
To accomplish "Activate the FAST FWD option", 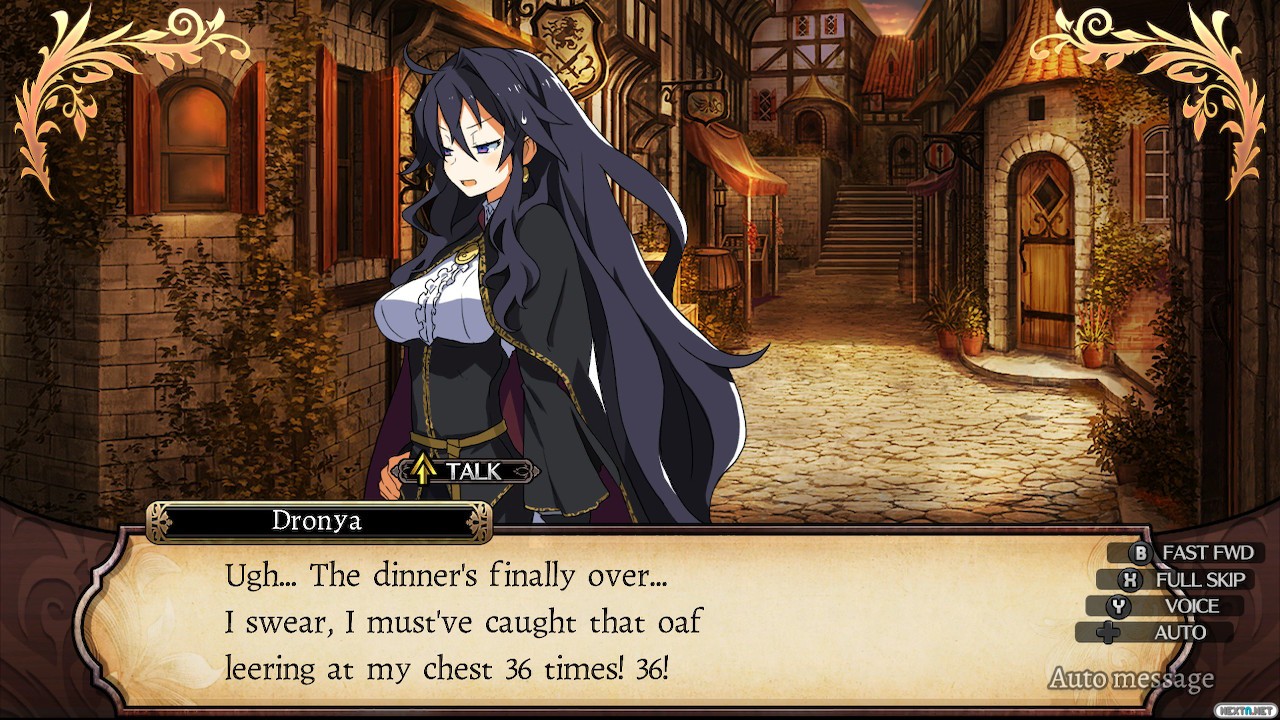I will coord(1194,553).
